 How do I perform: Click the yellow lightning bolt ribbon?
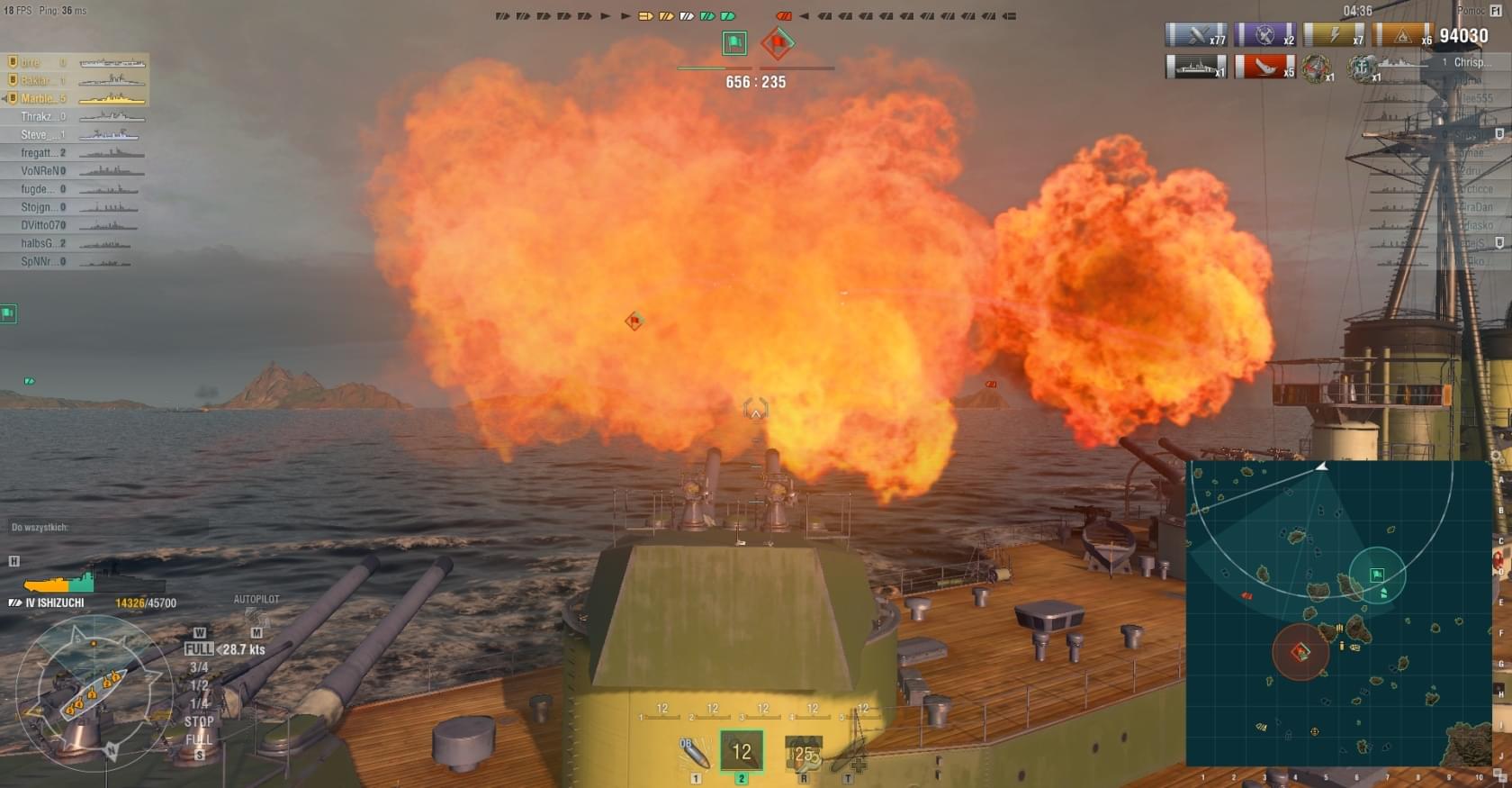tap(1335, 35)
